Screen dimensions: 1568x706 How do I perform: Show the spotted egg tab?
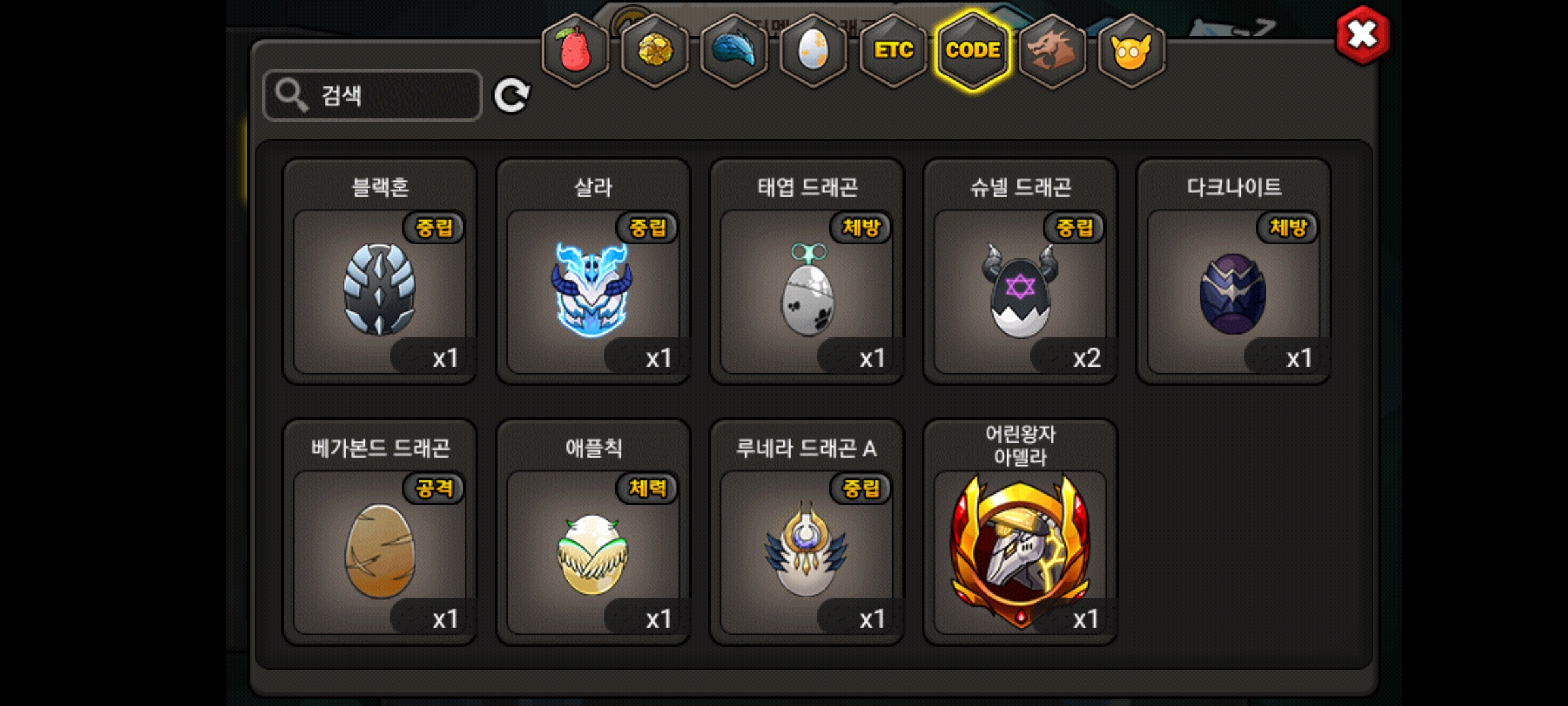(x=814, y=50)
